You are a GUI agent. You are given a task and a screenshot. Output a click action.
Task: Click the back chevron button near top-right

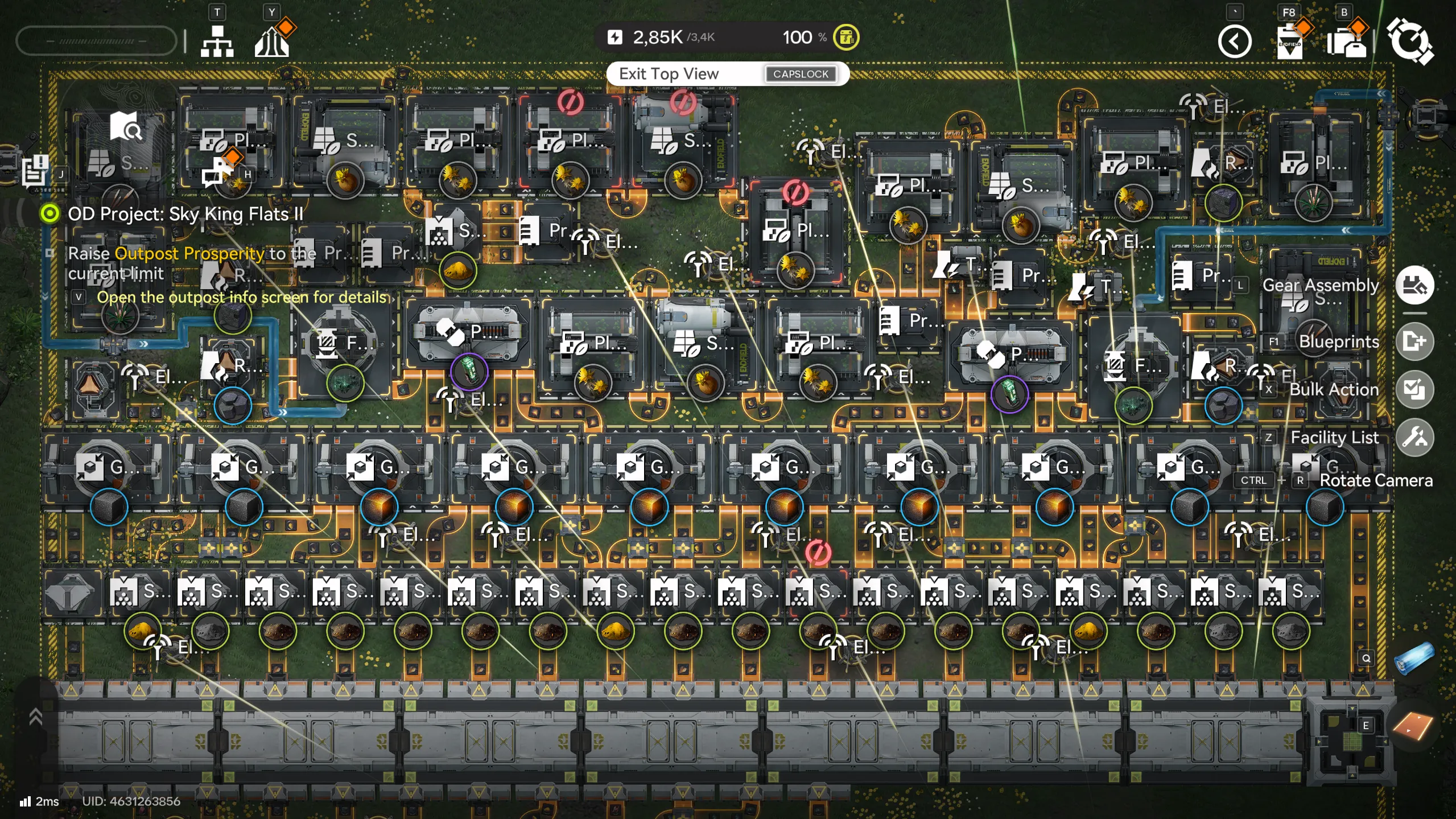point(1234,42)
